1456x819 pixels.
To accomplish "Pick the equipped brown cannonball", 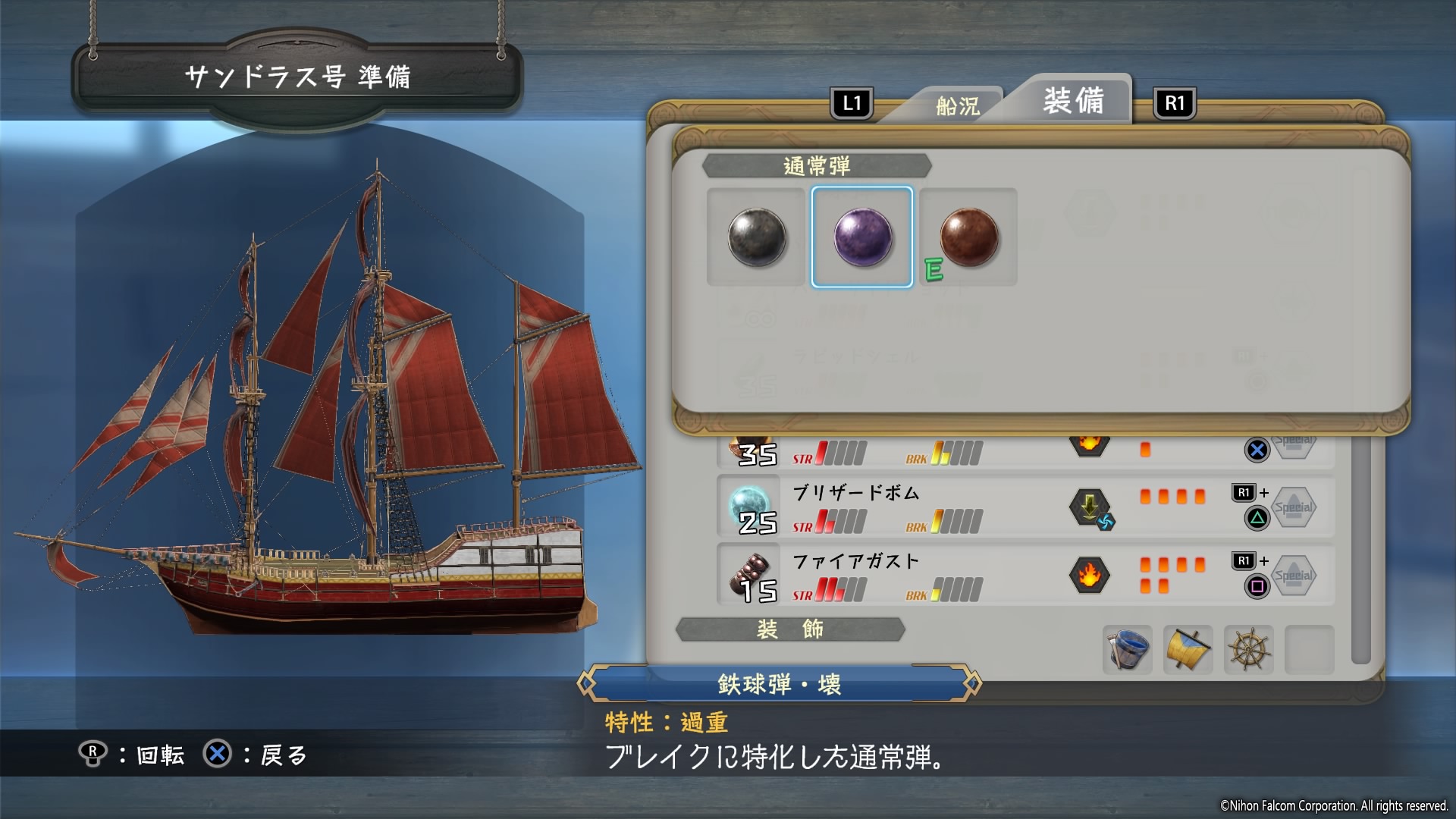I will (968, 237).
